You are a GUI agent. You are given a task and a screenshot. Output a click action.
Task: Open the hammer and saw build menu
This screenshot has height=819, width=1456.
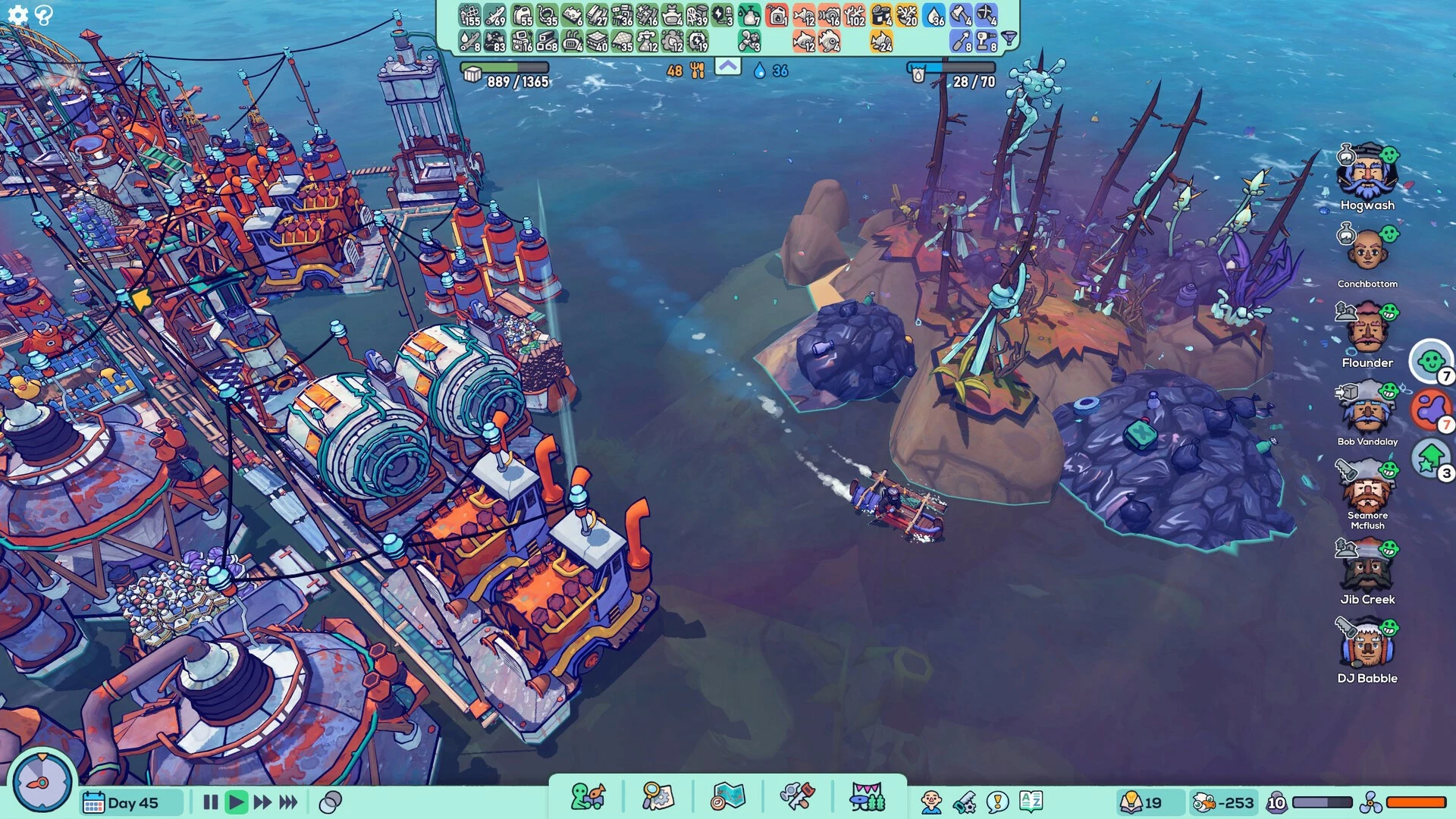click(797, 797)
